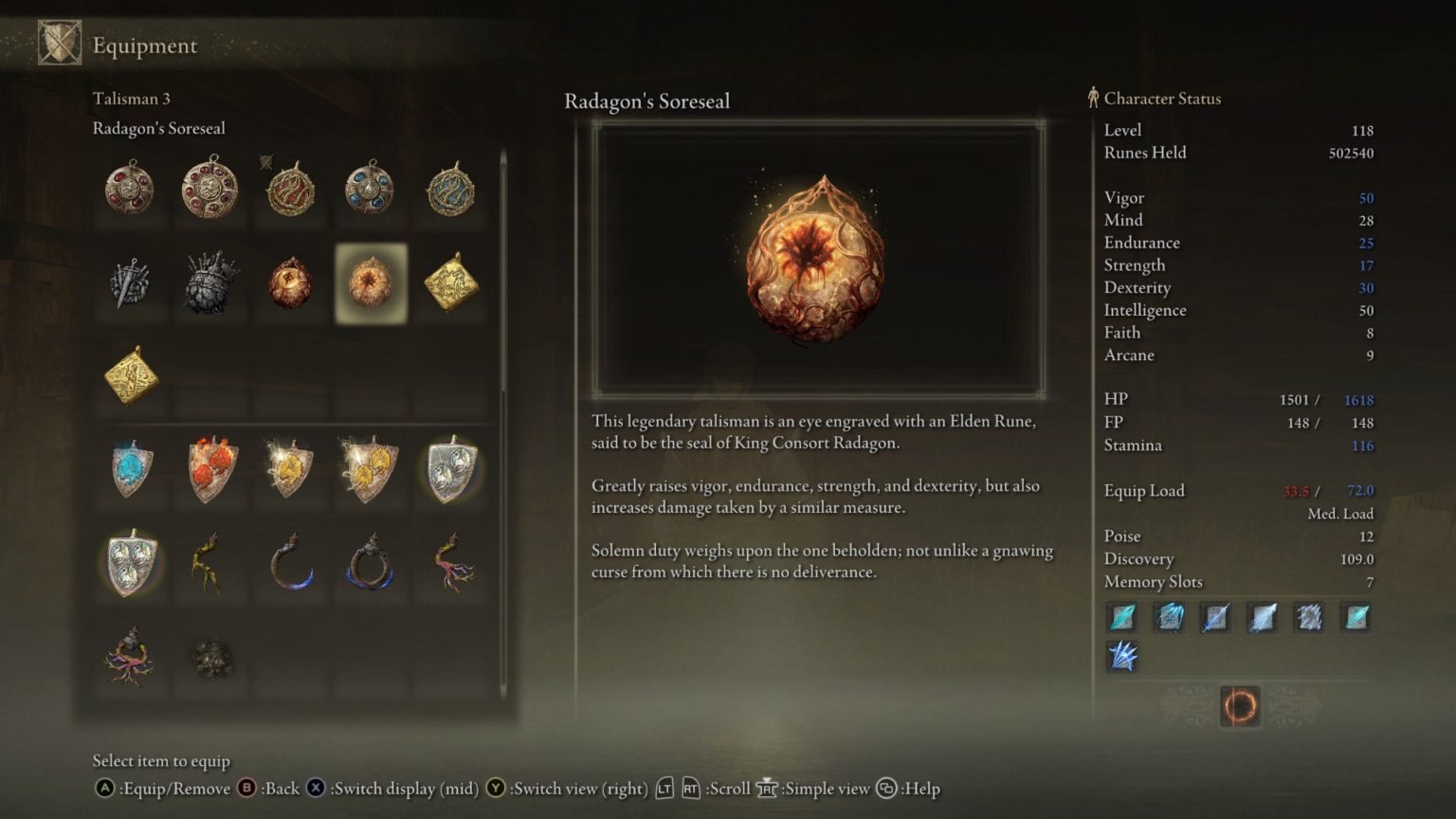Select the flame-covered red shield talisman
This screenshot has width=1456, height=819.
[209, 469]
